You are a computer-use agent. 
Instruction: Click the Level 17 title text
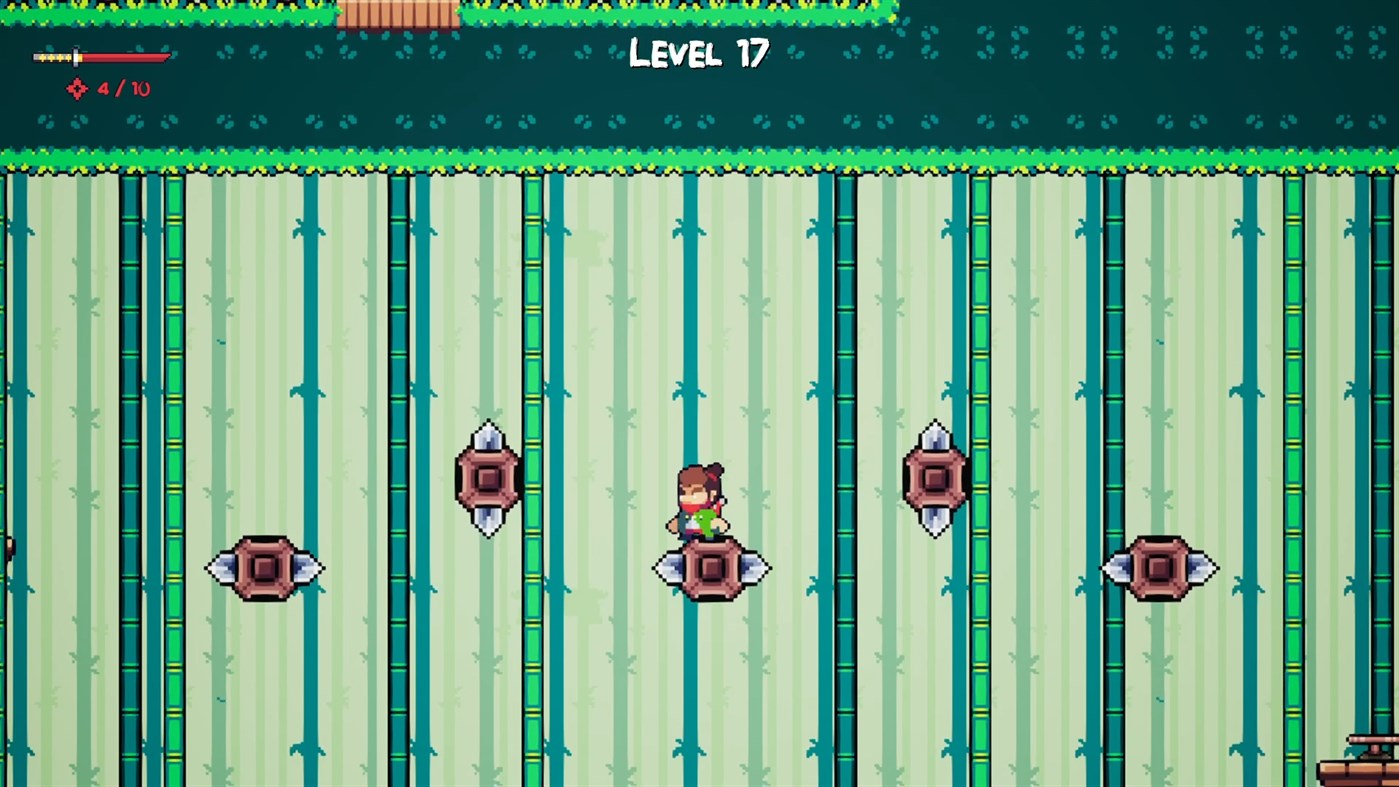click(x=697, y=53)
